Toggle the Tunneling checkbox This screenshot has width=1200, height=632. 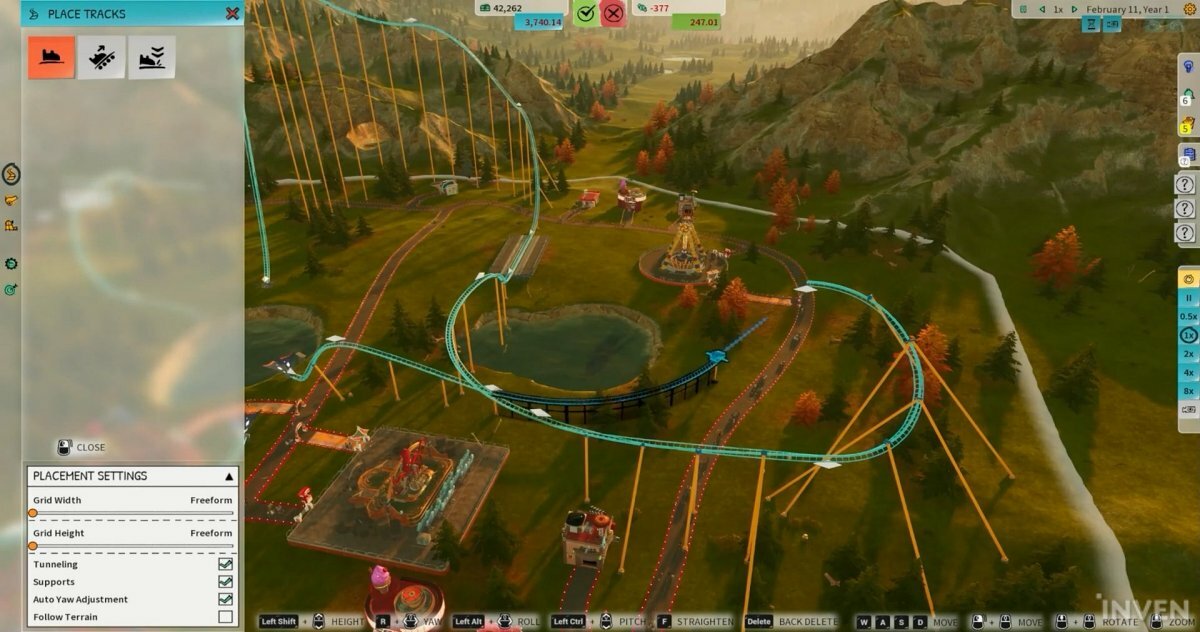[225, 565]
